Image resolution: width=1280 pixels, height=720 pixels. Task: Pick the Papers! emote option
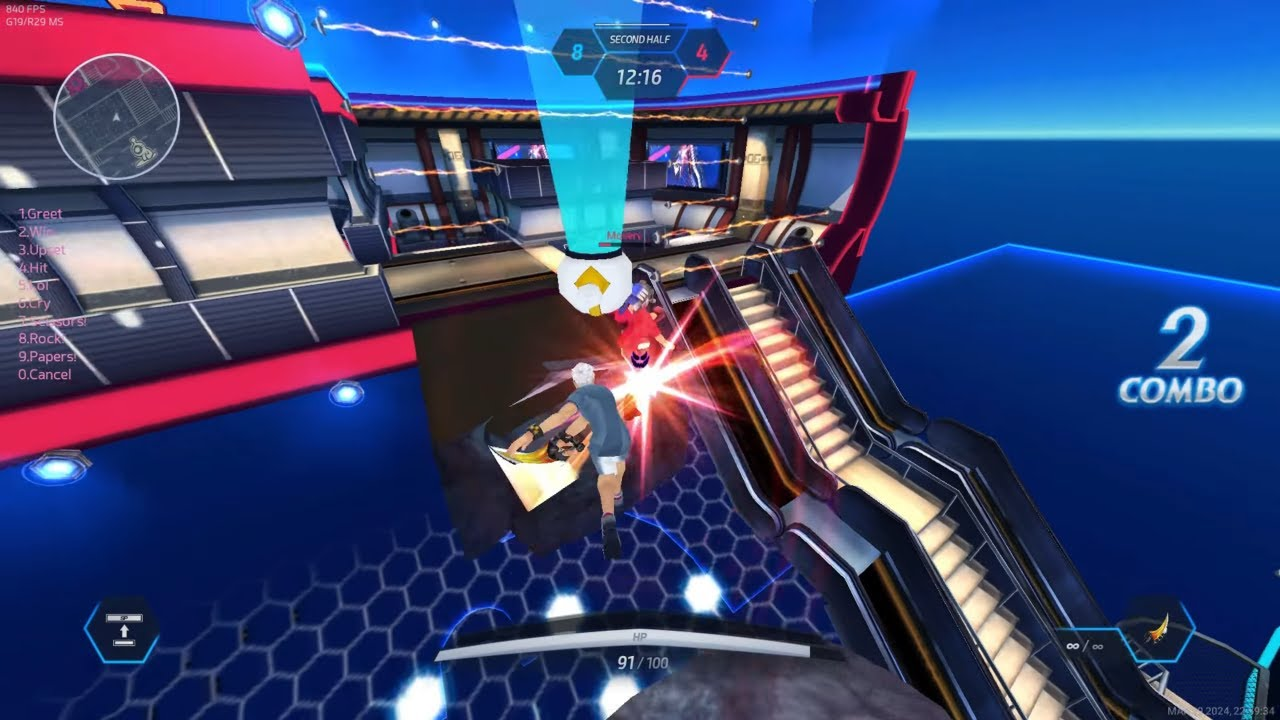point(47,357)
